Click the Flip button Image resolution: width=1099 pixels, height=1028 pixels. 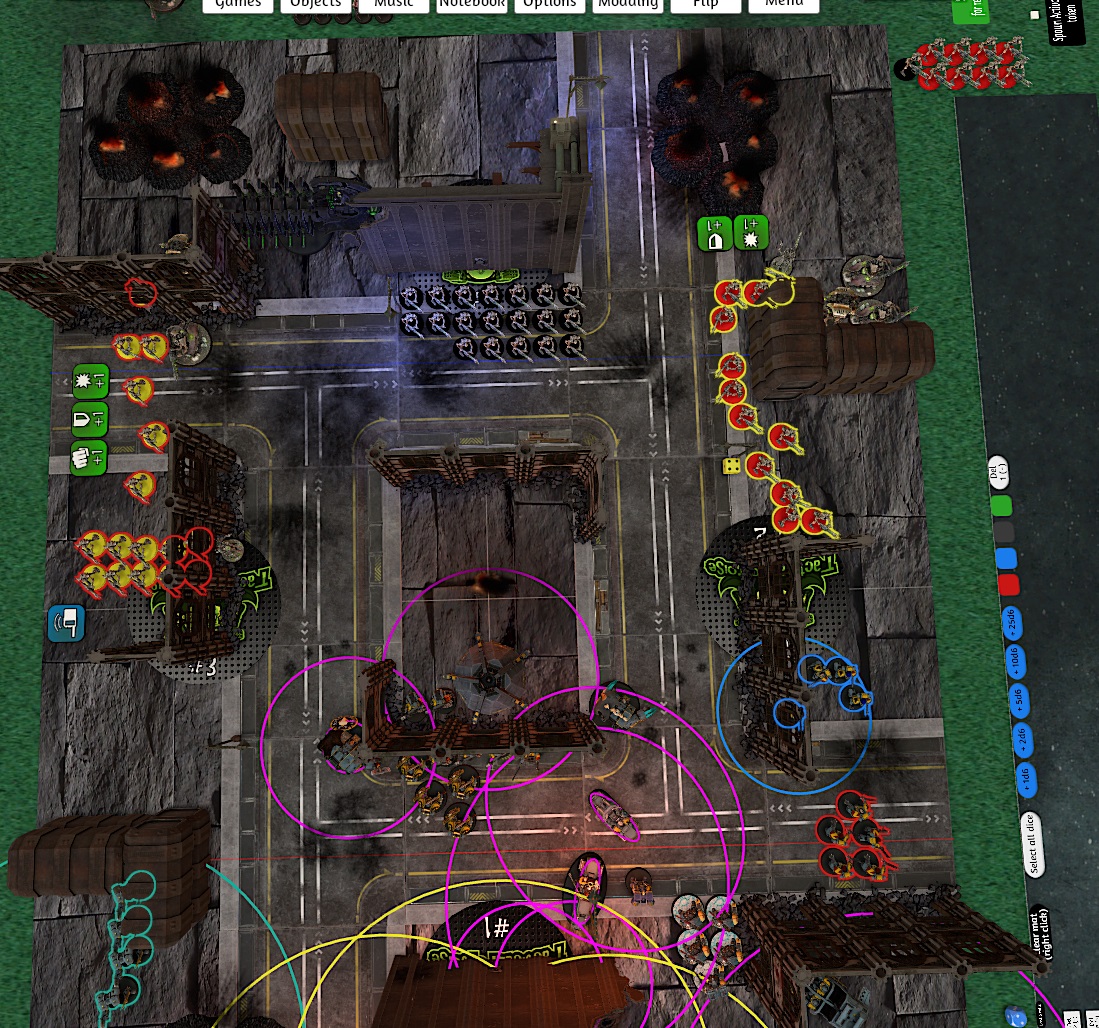click(706, 5)
